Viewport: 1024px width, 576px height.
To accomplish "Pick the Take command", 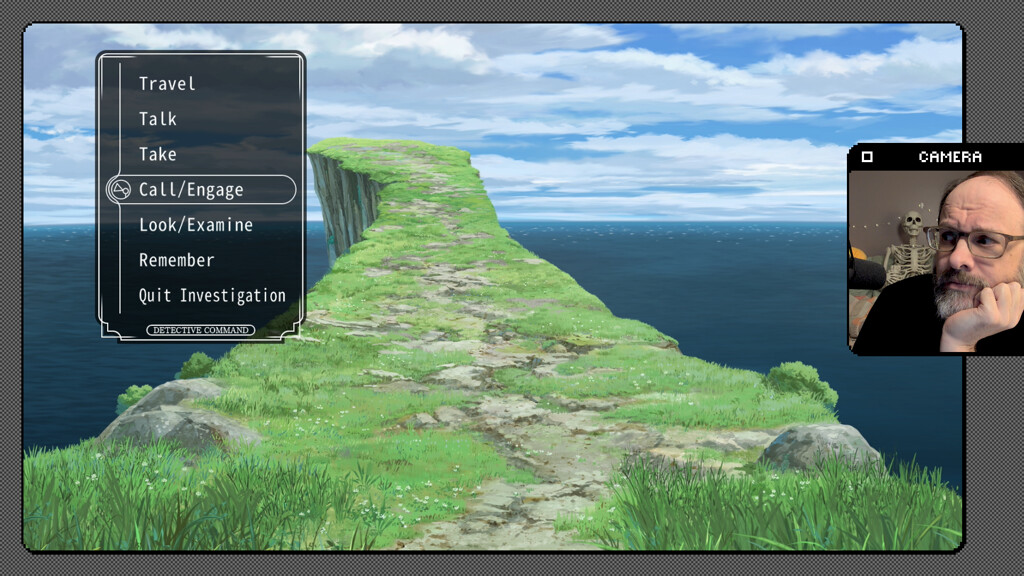I will [x=158, y=154].
